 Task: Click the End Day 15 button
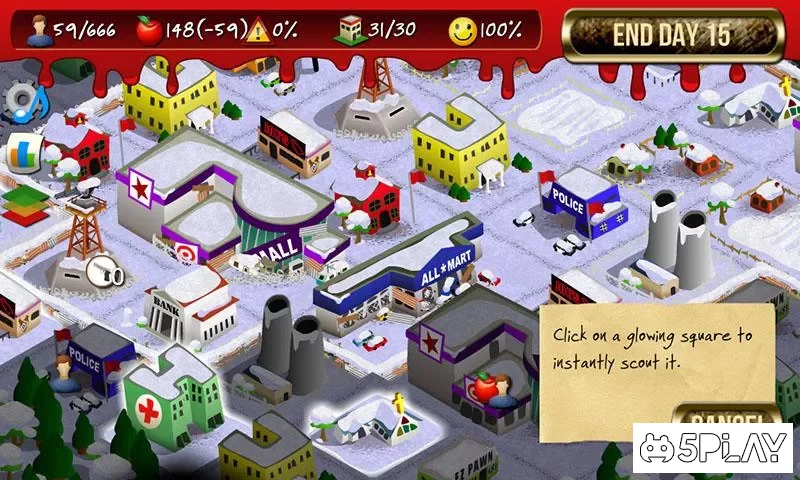coord(672,36)
